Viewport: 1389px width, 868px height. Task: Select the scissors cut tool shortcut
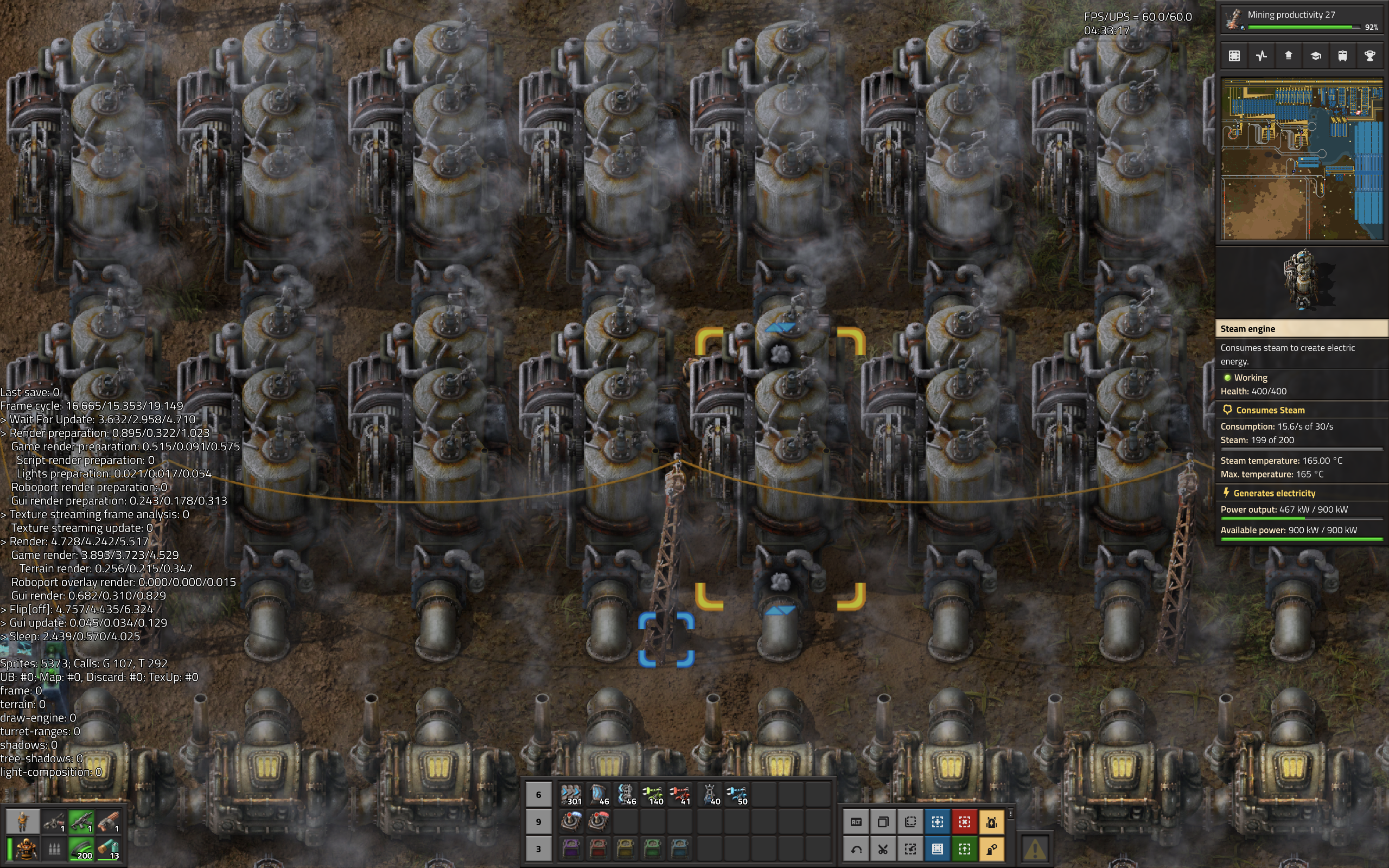pyautogui.click(x=883, y=848)
